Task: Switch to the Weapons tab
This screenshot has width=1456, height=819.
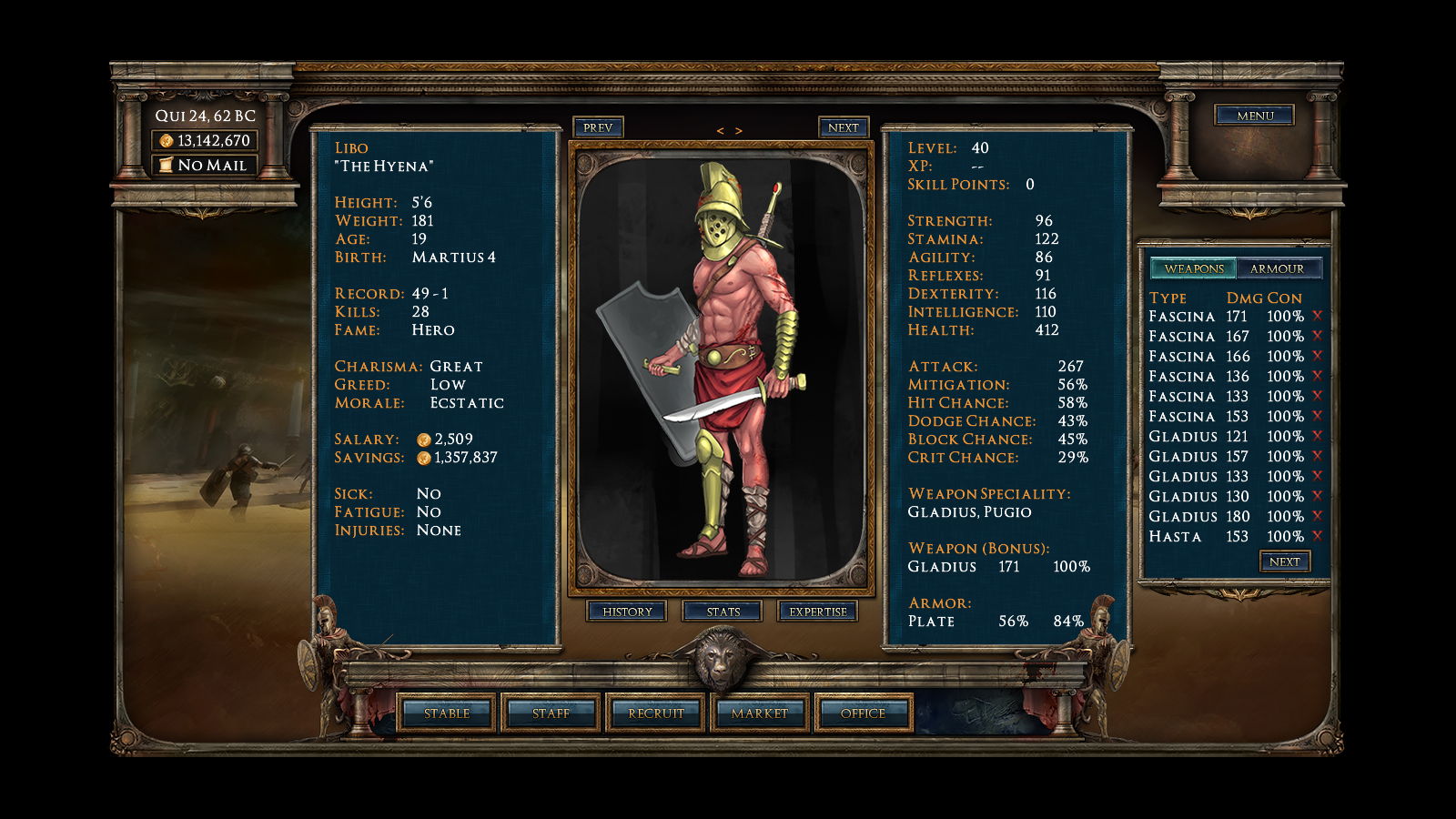Action: [x=1194, y=268]
